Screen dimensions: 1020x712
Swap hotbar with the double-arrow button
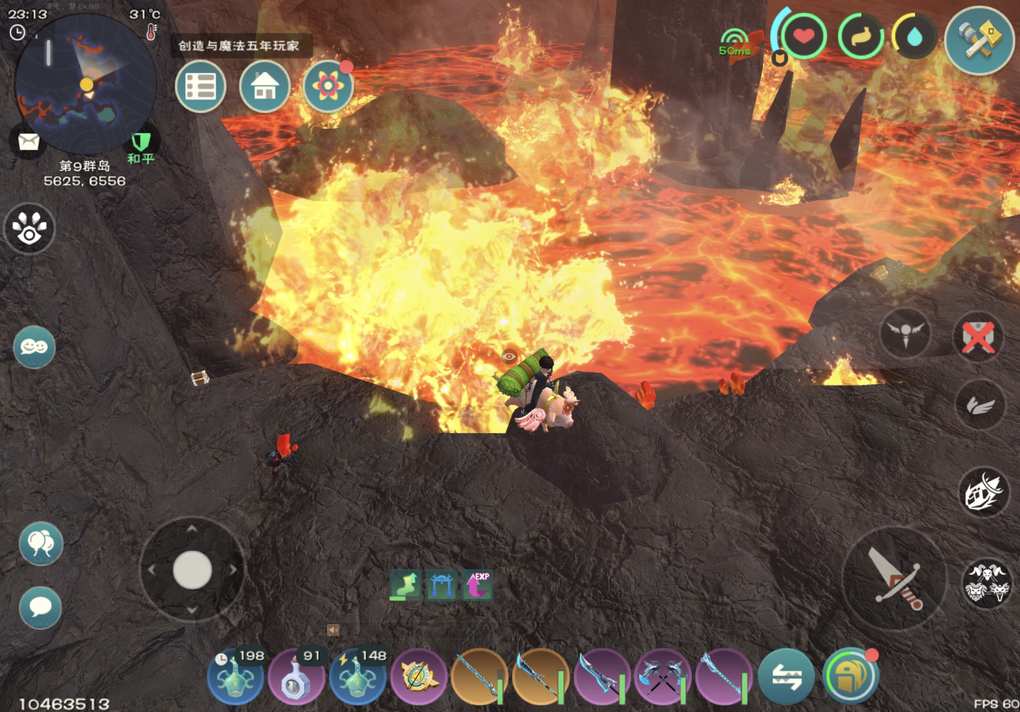coord(787,677)
